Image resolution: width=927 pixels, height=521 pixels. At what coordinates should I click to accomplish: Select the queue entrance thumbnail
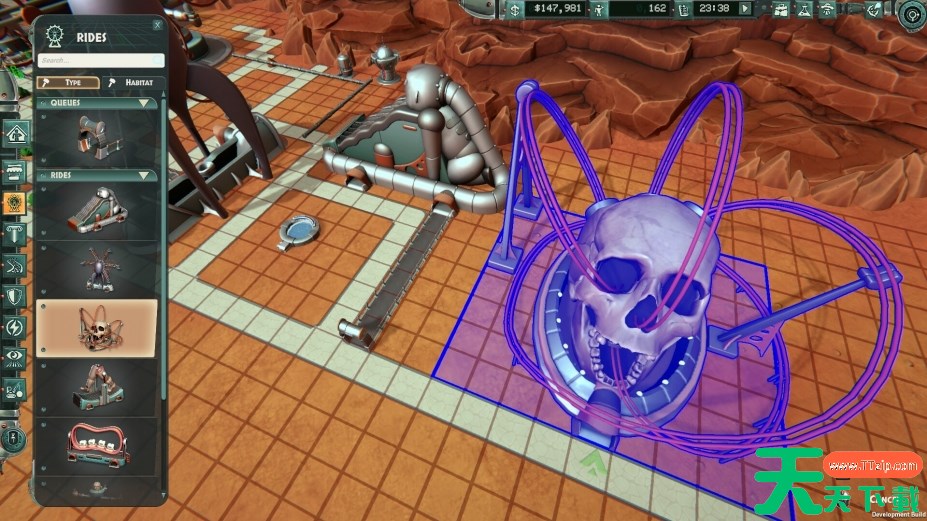pos(97,137)
